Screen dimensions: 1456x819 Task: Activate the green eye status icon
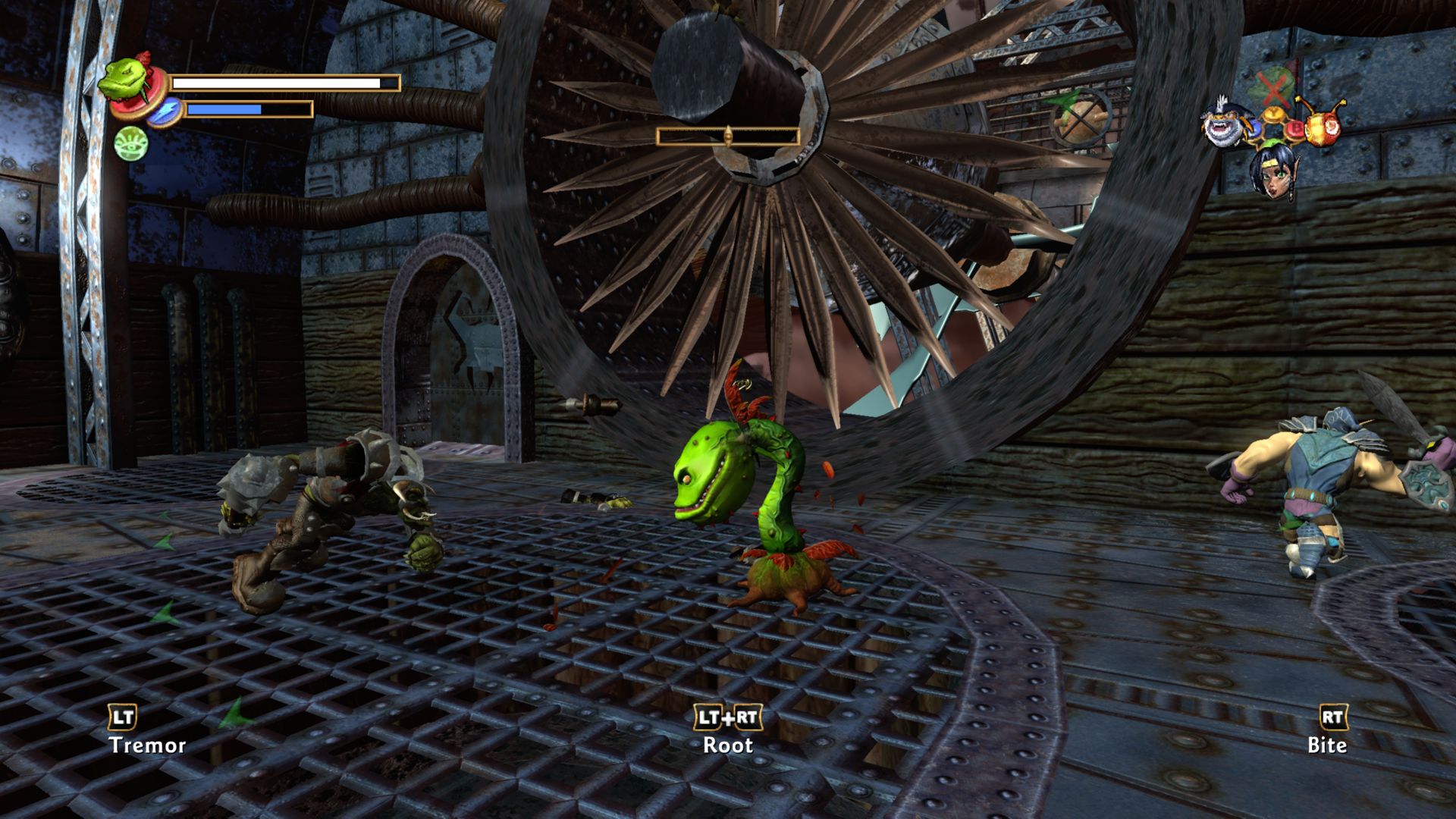point(130,143)
